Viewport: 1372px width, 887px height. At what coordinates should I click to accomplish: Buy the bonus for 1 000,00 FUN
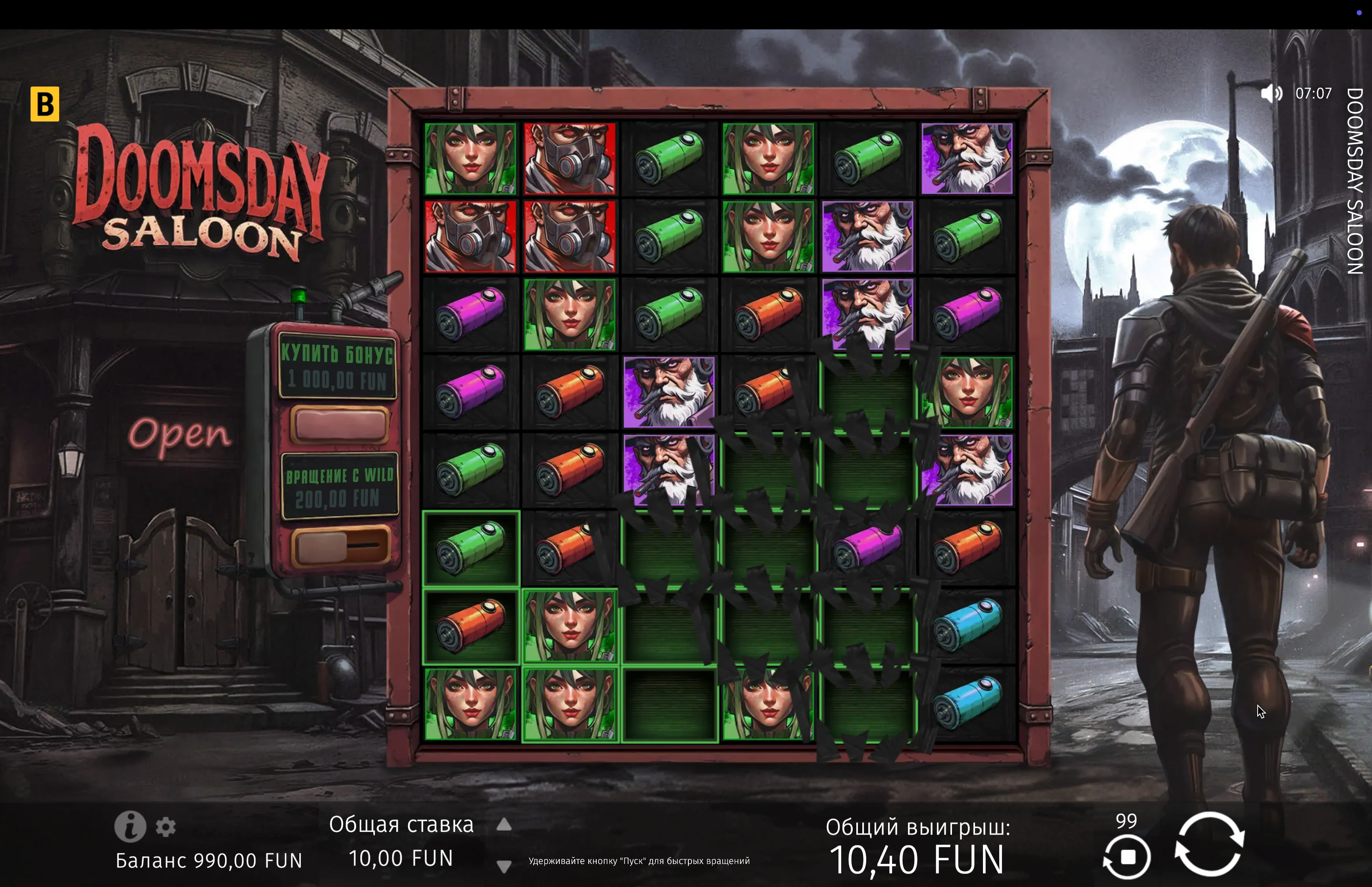[339, 424]
